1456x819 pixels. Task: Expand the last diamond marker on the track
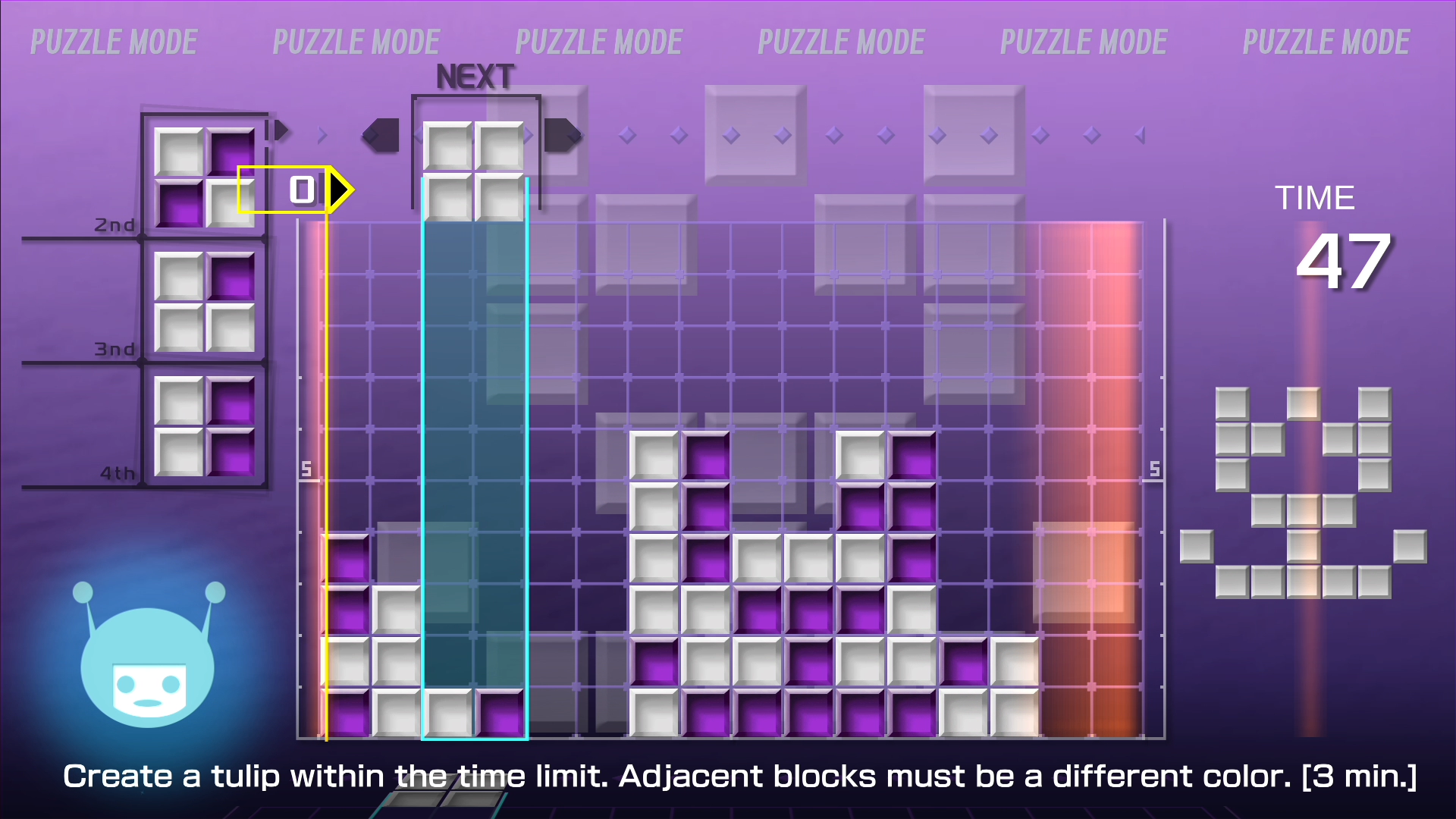[1141, 134]
